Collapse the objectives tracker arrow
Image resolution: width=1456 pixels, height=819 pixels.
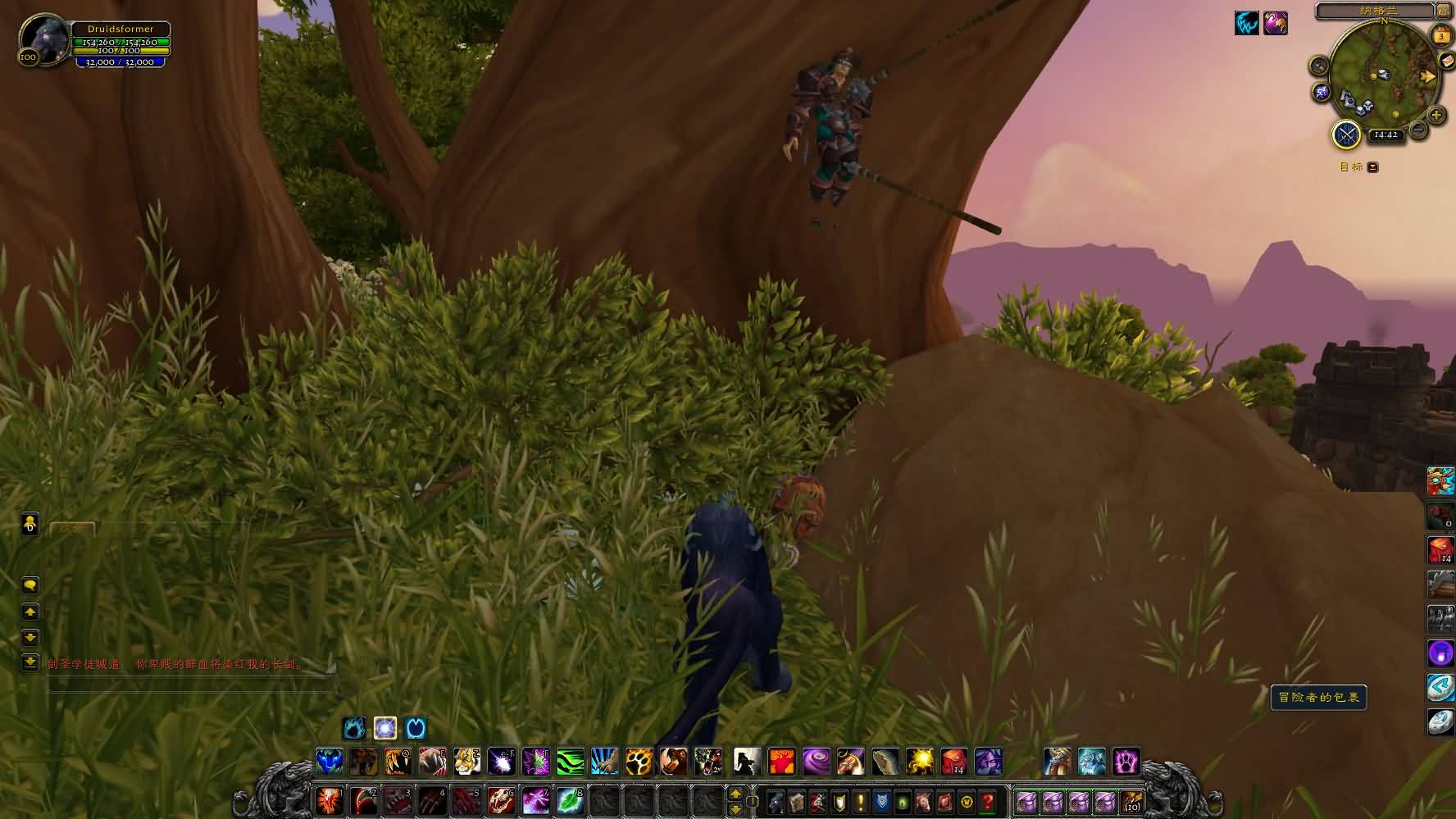tap(1372, 167)
